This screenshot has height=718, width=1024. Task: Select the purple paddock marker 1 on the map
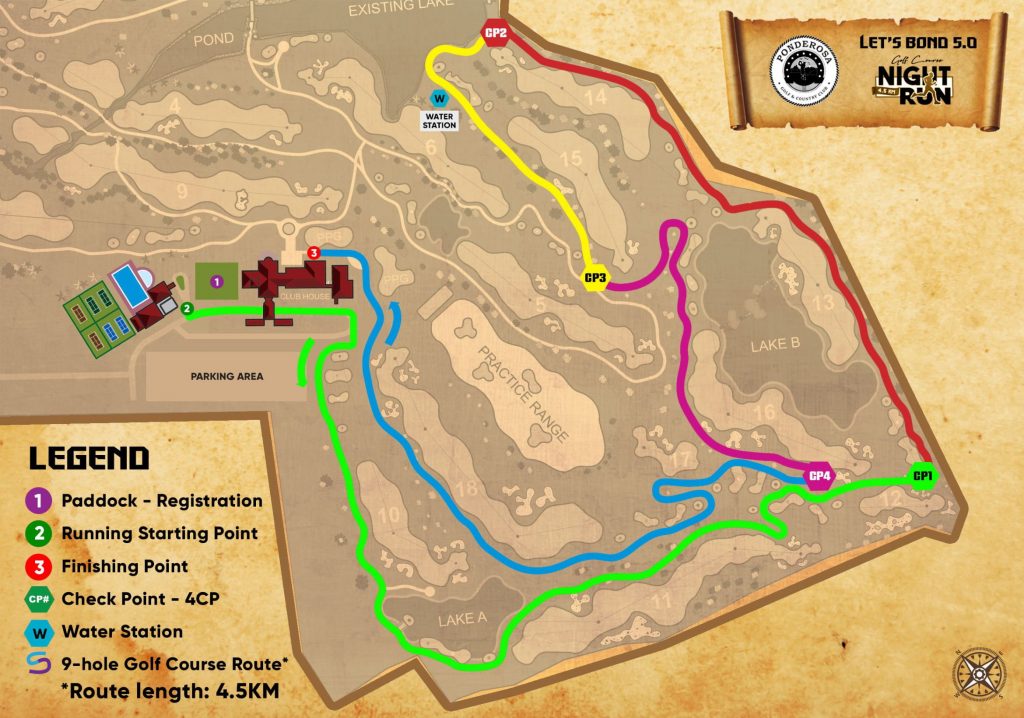tap(217, 283)
